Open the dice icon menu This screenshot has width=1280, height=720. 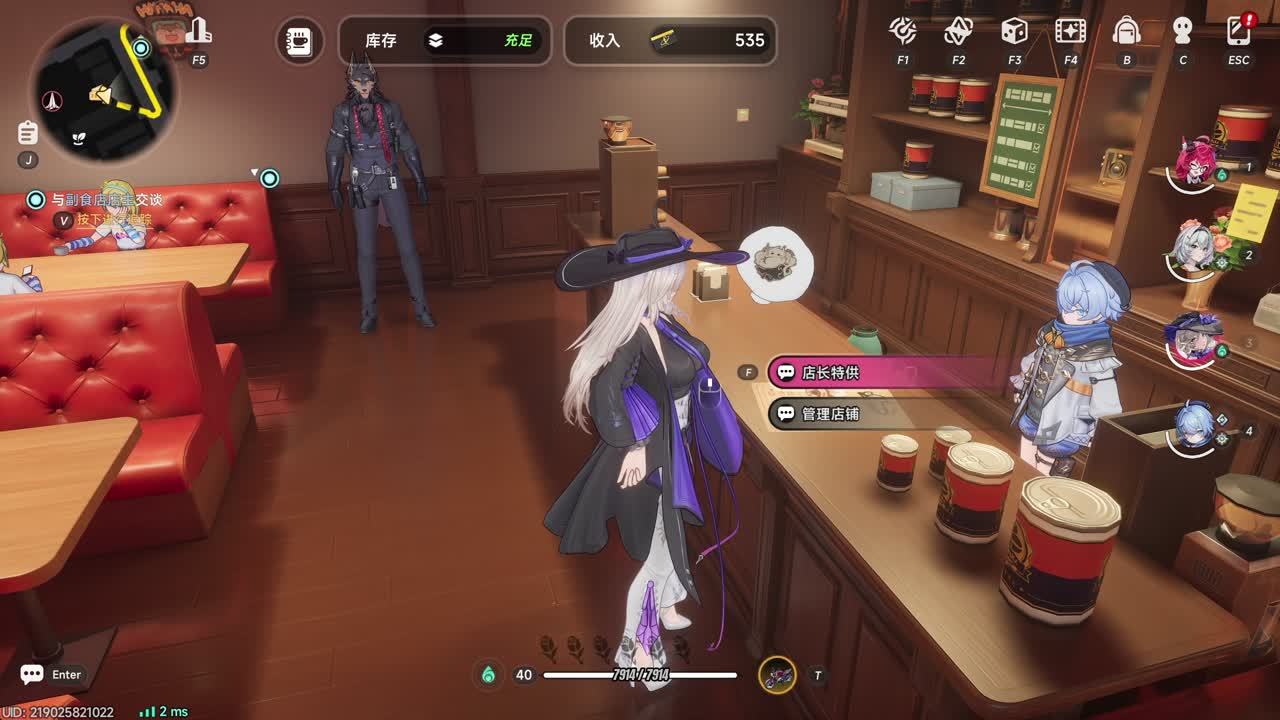[x=1014, y=31]
